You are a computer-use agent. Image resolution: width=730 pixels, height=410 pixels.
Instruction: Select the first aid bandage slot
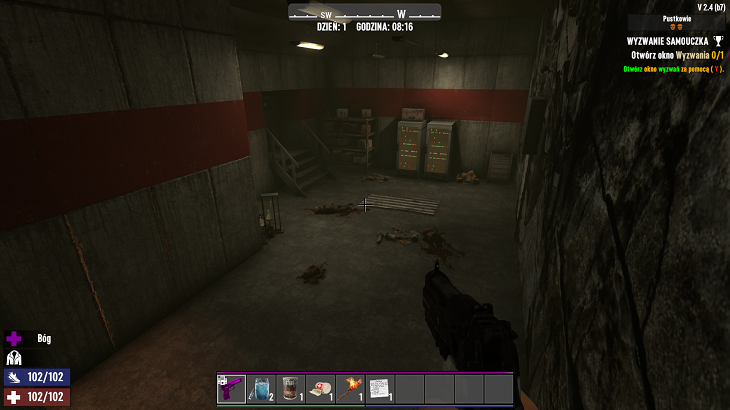321,388
